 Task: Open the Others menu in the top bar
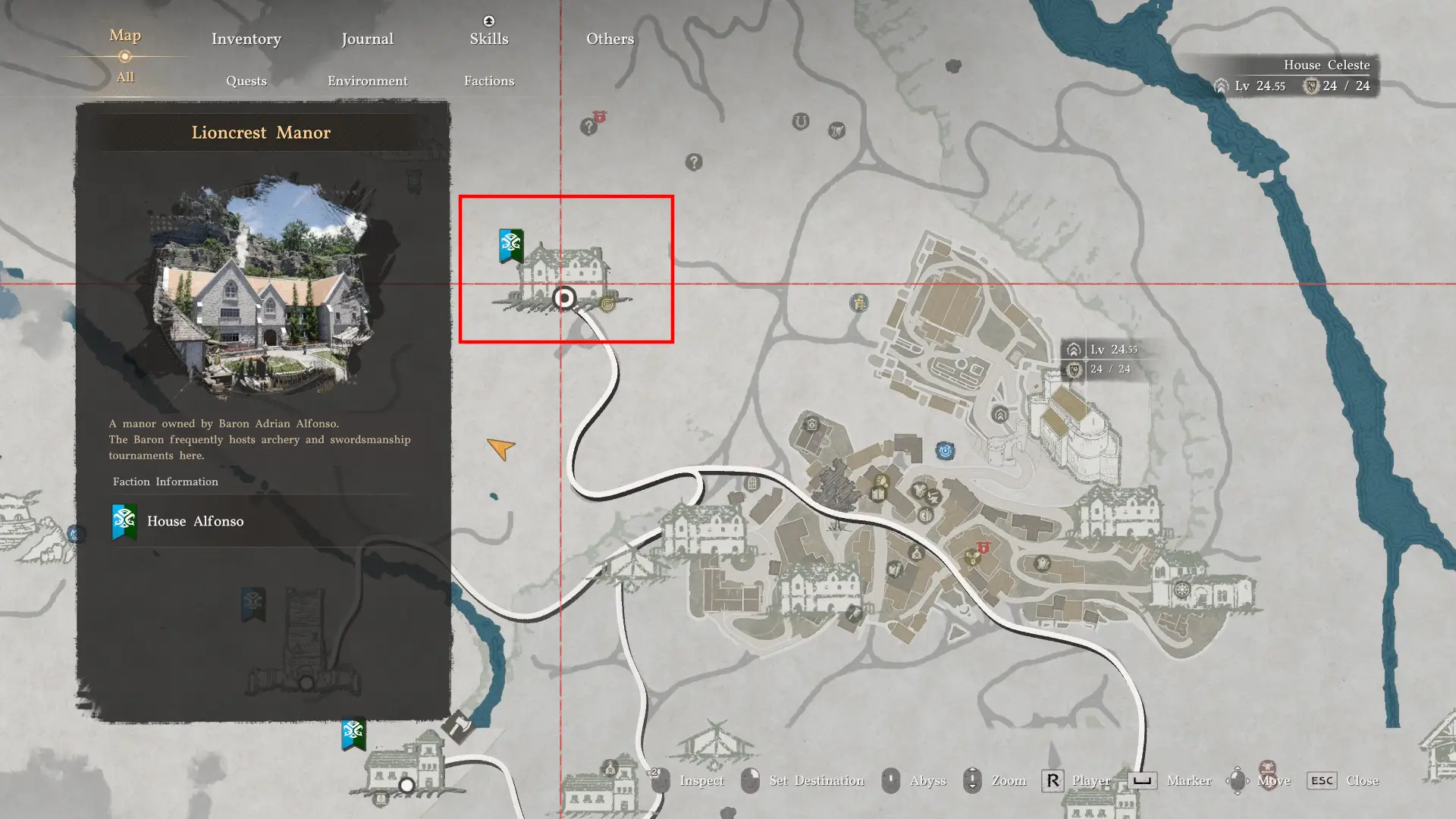click(609, 38)
